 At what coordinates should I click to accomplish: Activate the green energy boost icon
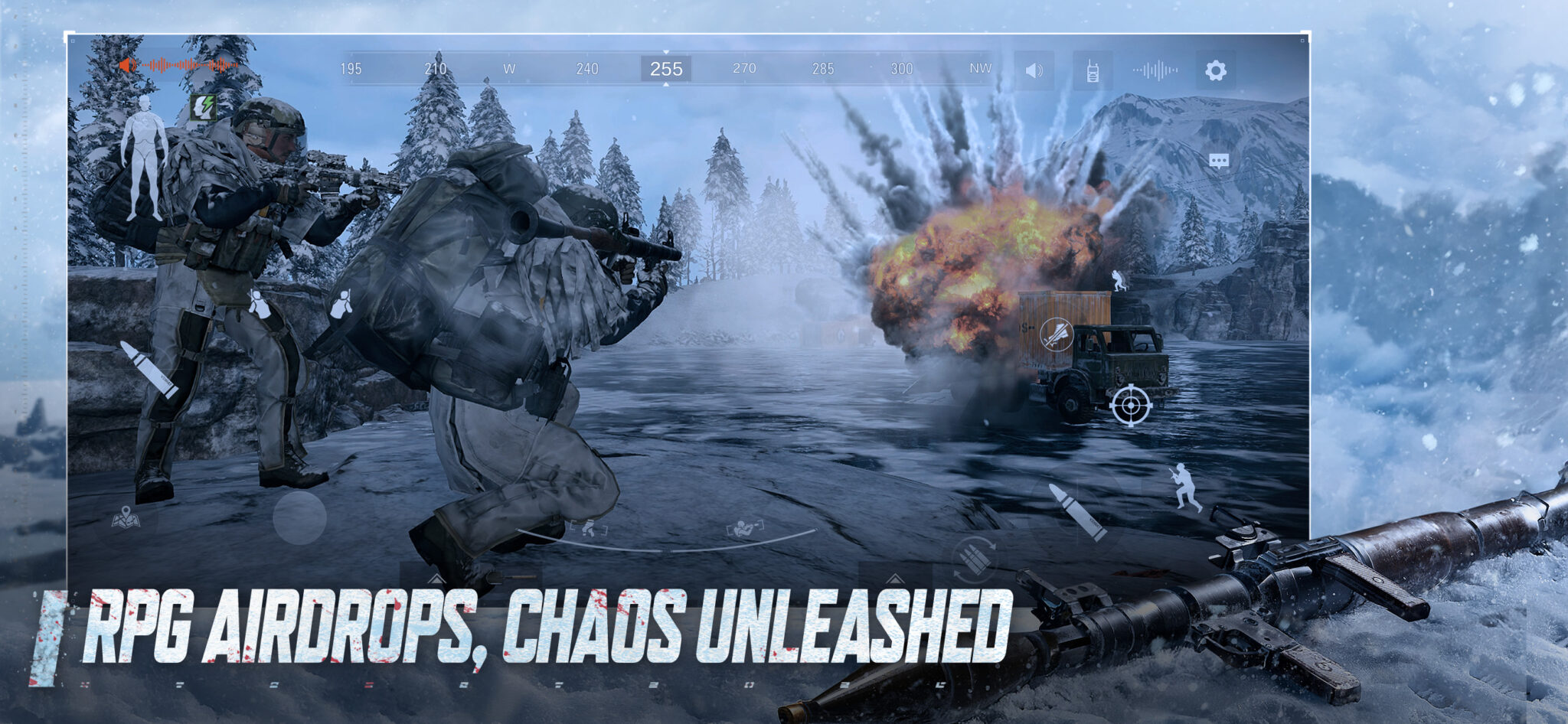pyautogui.click(x=205, y=106)
